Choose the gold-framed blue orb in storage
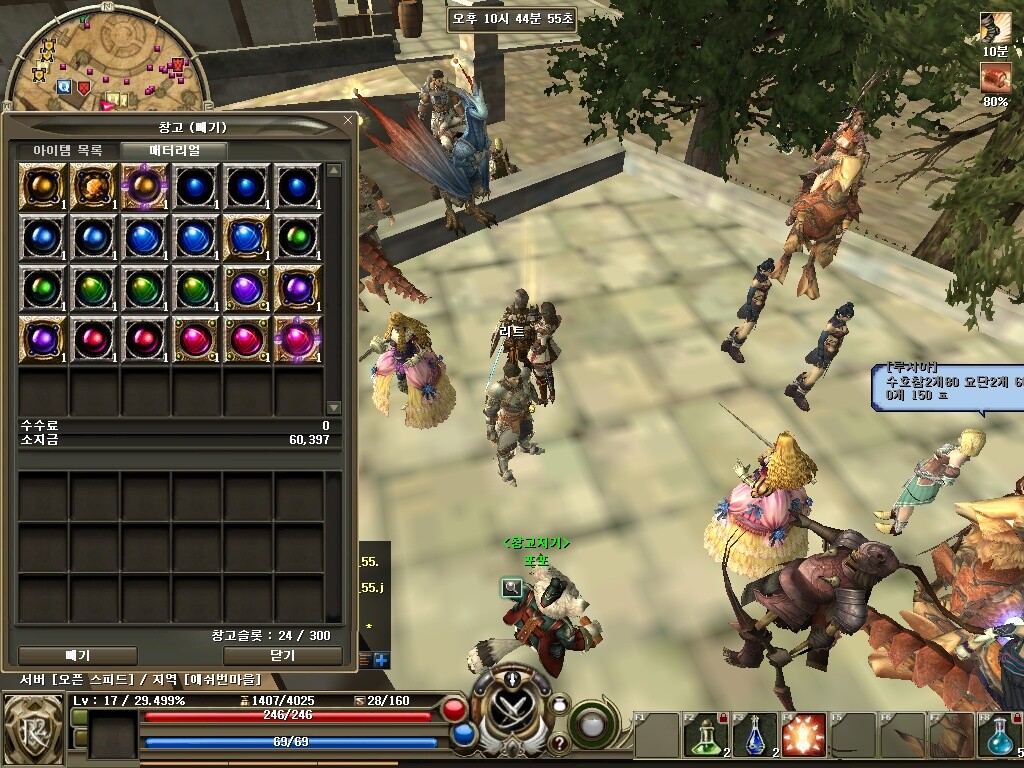The height and width of the screenshot is (768, 1024). [247, 237]
